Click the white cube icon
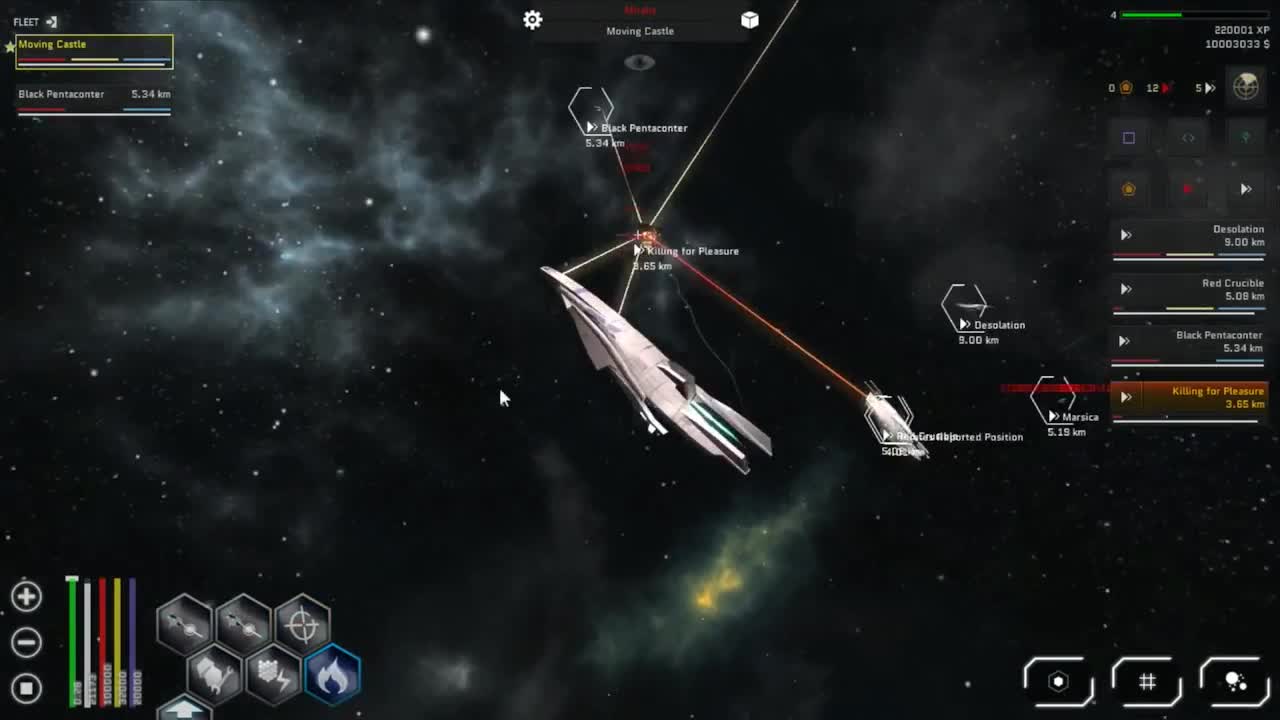The image size is (1280, 720). 750,20
